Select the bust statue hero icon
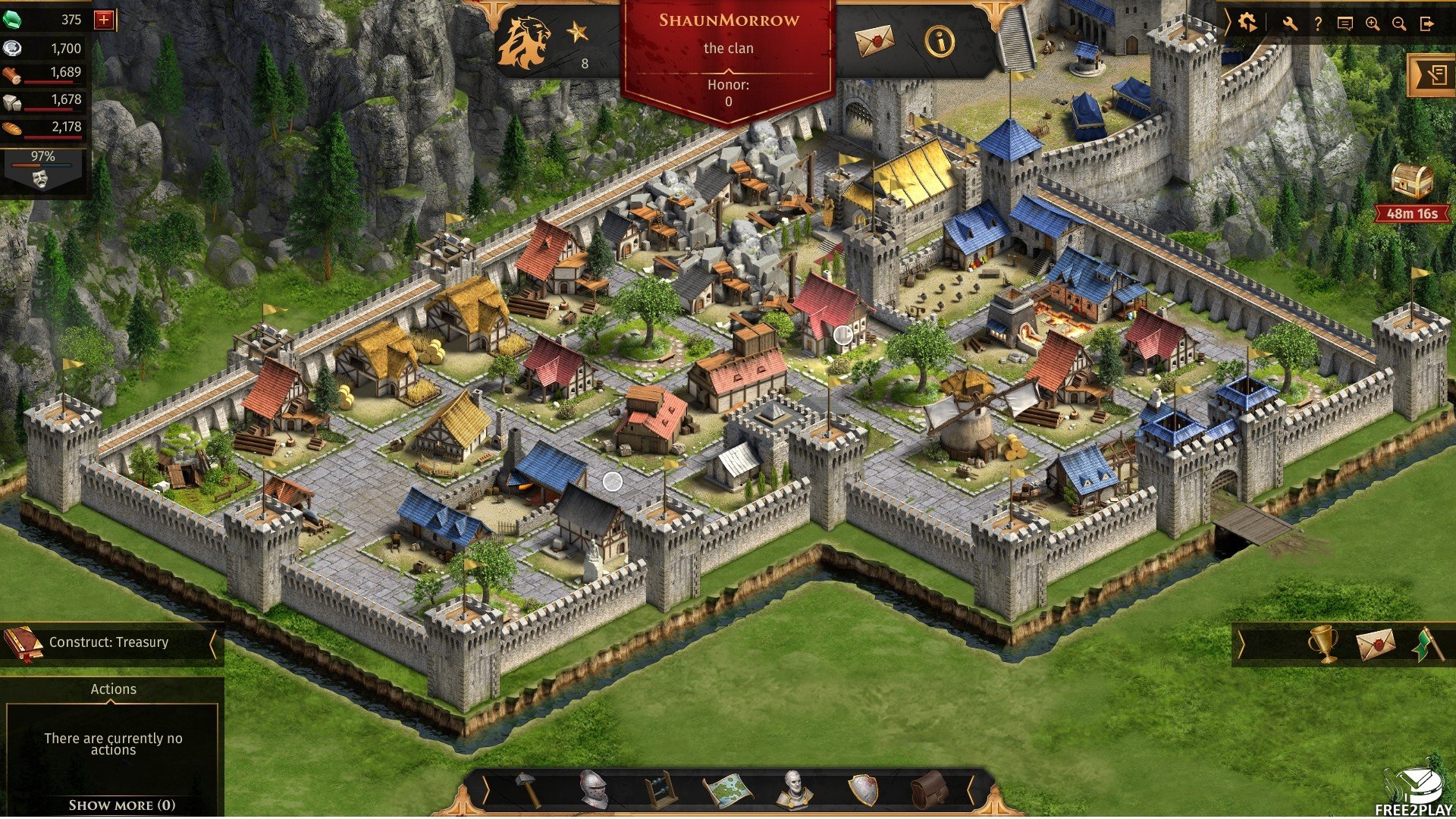The height and width of the screenshot is (819, 1456). (794, 789)
